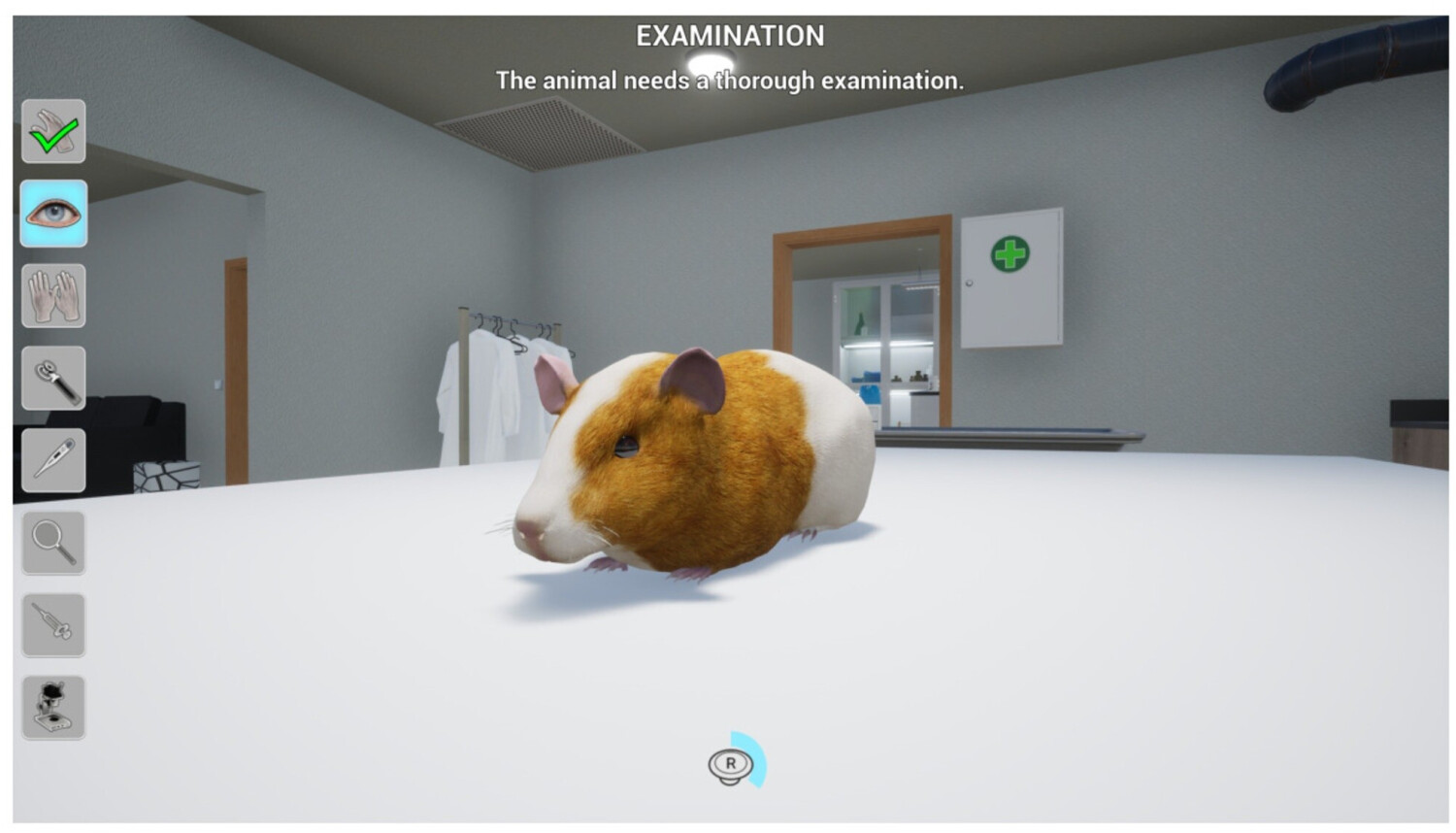The width and height of the screenshot is (1456, 833).
Task: Choose the syringe tool
Action: point(53,625)
